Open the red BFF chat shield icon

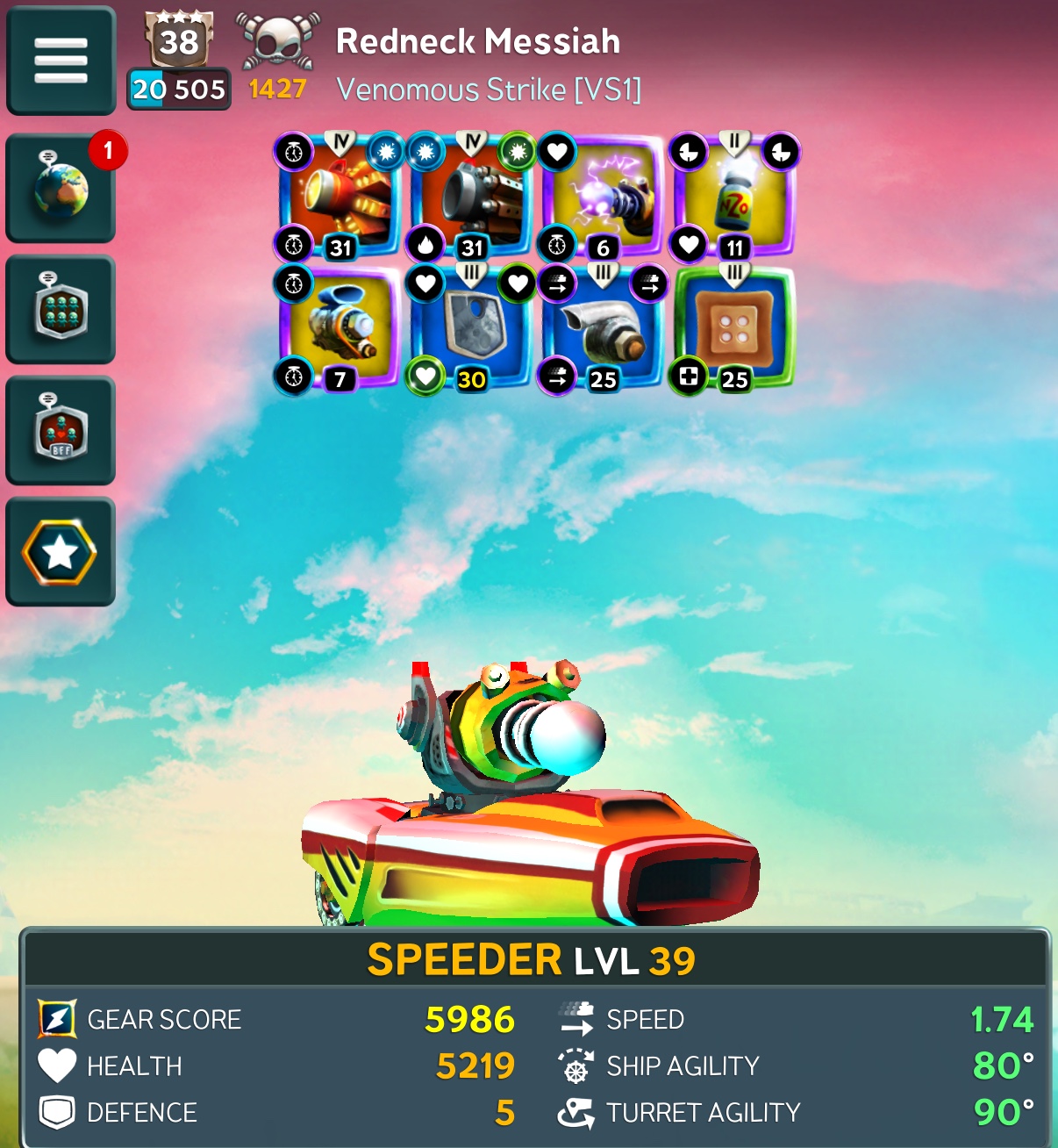click(x=61, y=430)
